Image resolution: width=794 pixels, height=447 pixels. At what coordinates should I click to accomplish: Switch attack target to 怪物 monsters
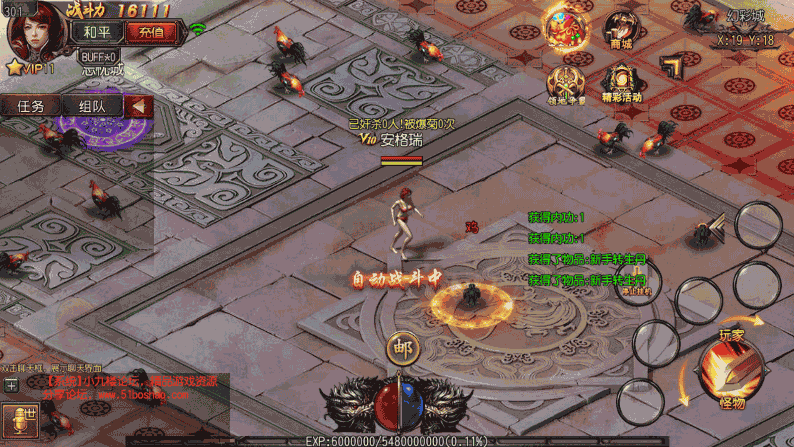click(731, 403)
